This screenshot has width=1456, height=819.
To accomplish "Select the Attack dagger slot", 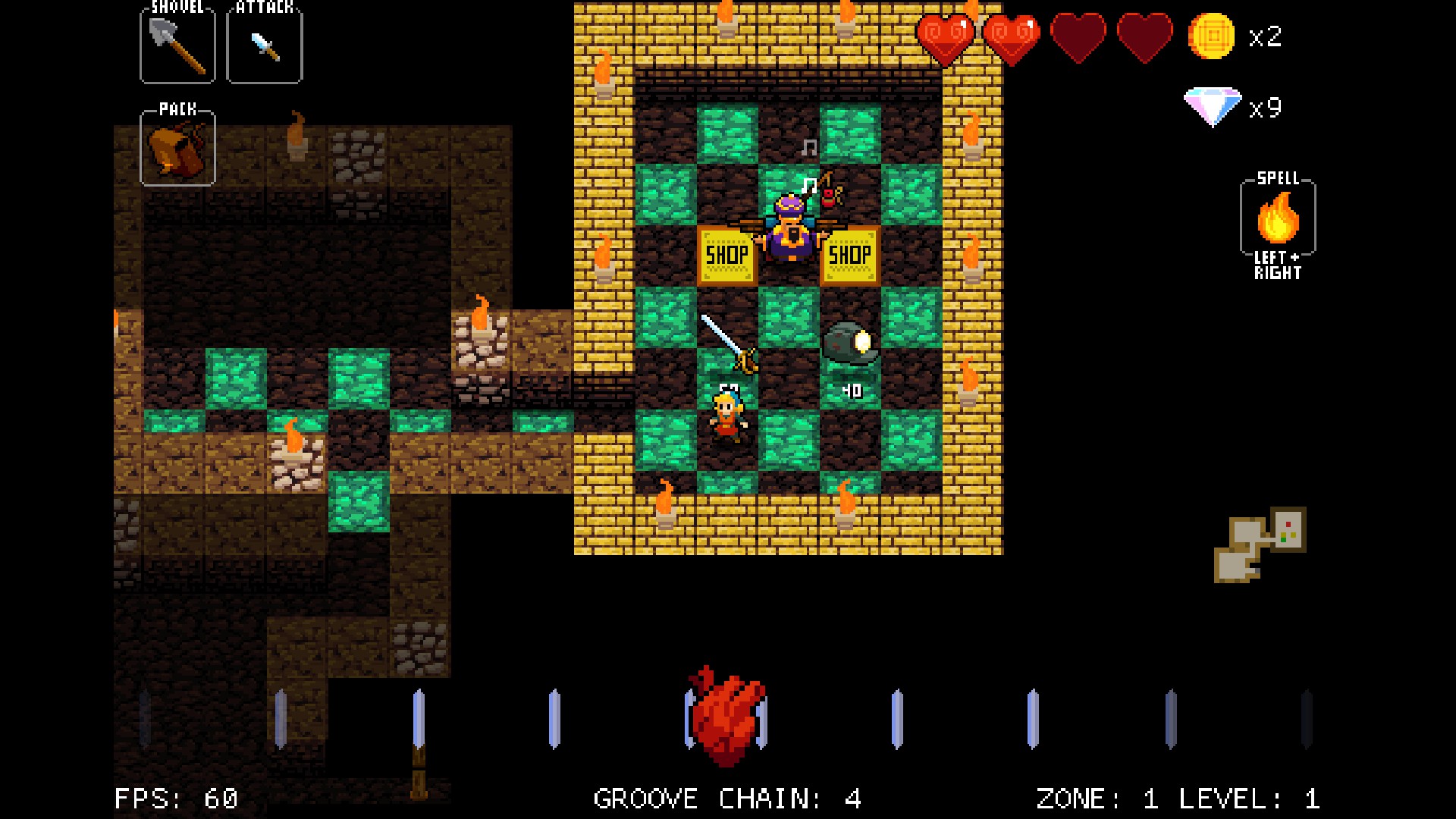I will [x=264, y=44].
